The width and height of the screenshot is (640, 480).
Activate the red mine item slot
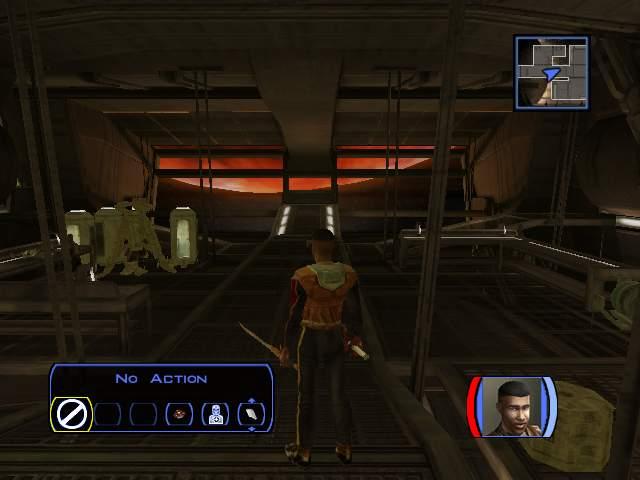[181, 414]
